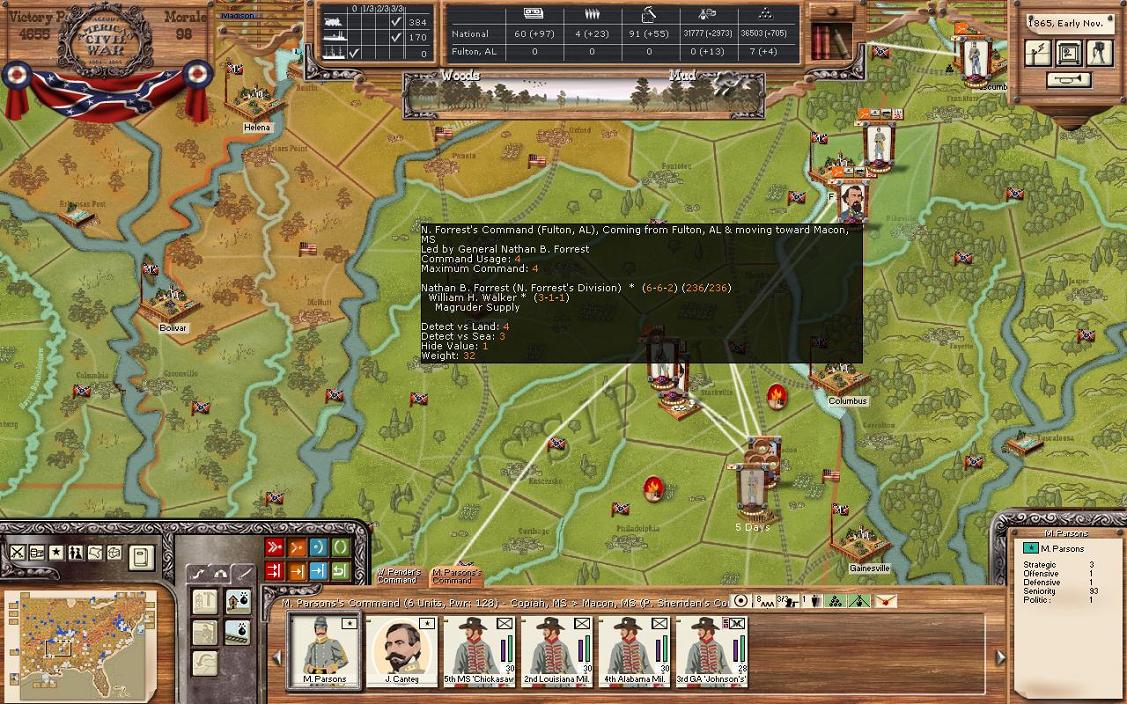Image resolution: width=1127 pixels, height=704 pixels.
Task: Choose the 3rd GA Johnson's unit card
Action: click(711, 649)
